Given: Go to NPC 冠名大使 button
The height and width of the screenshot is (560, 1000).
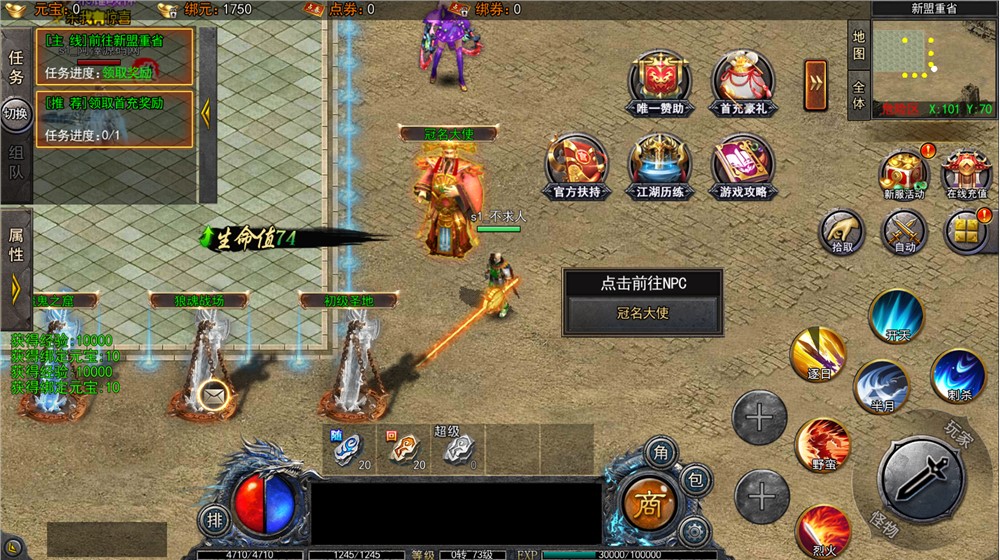Looking at the screenshot, I should (x=643, y=313).
